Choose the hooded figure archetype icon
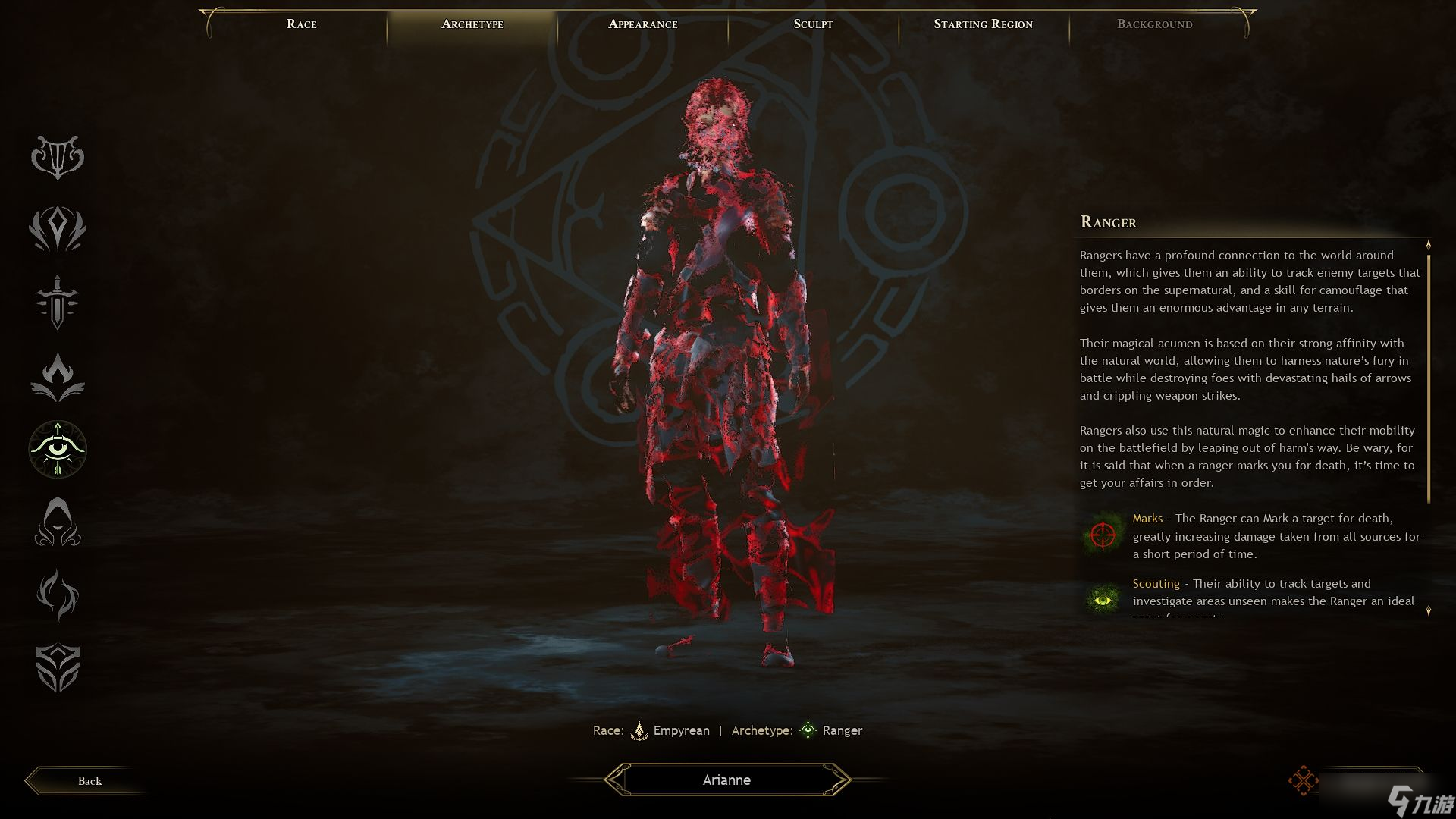Viewport: 1456px width, 819px height. [58, 522]
